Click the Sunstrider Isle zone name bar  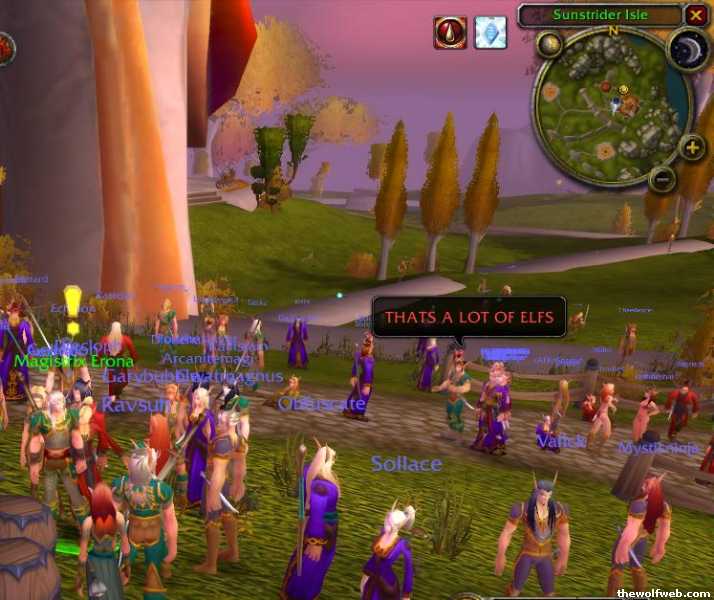(600, 15)
